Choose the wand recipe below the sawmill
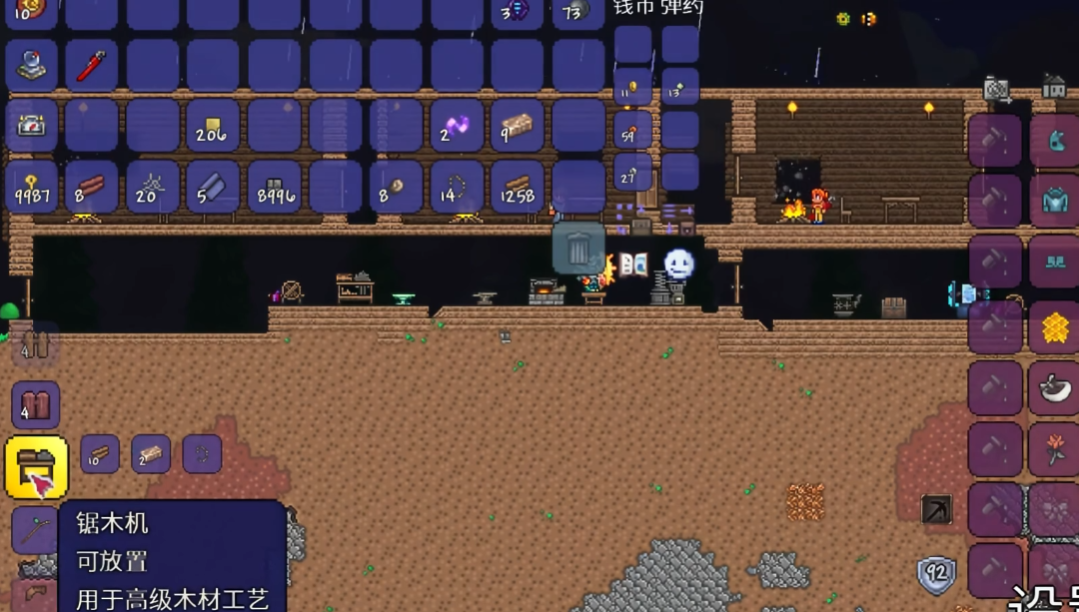The width and height of the screenshot is (1079, 612). pyautogui.click(x=35, y=530)
